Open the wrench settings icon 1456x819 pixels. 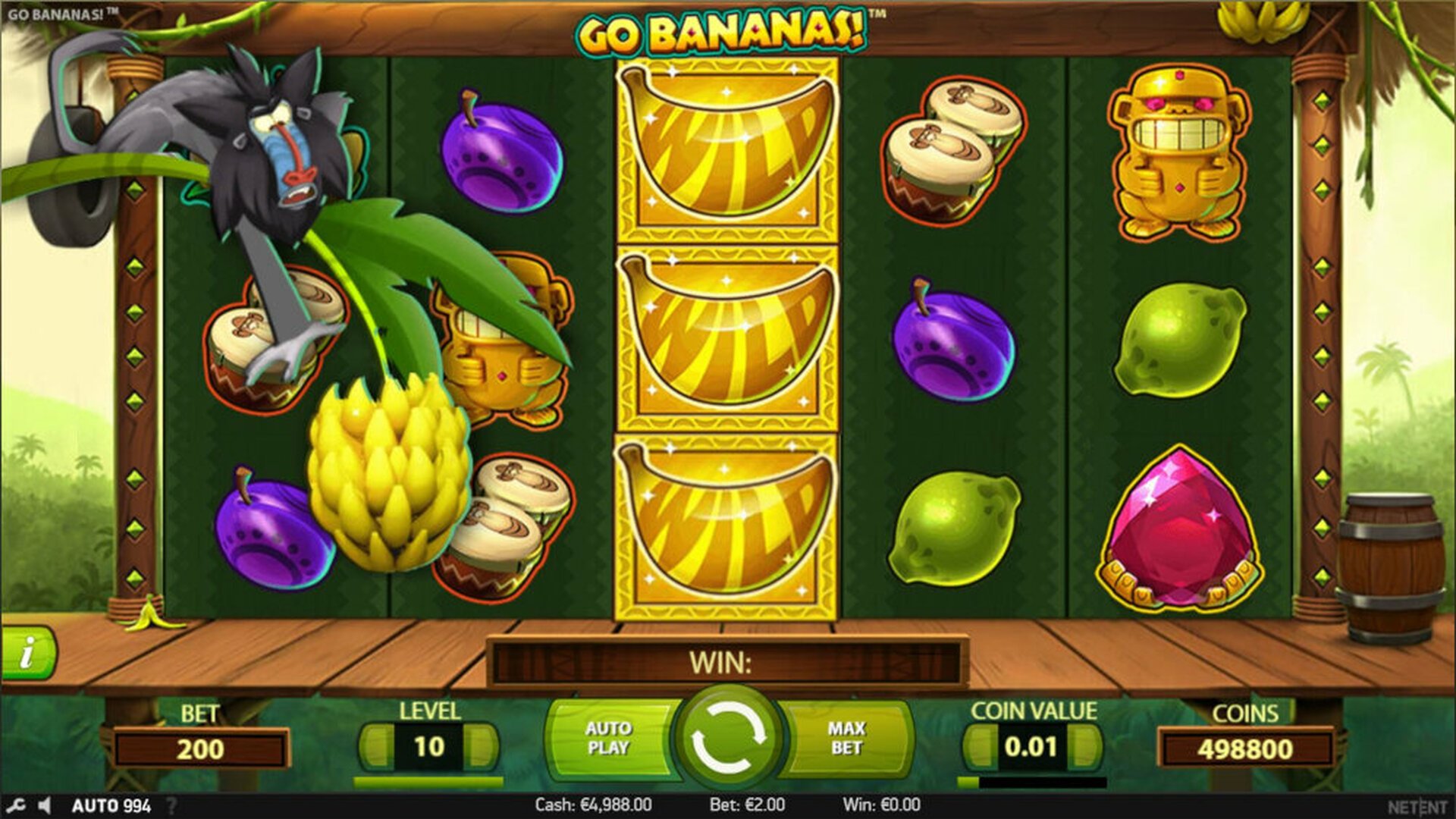17,805
